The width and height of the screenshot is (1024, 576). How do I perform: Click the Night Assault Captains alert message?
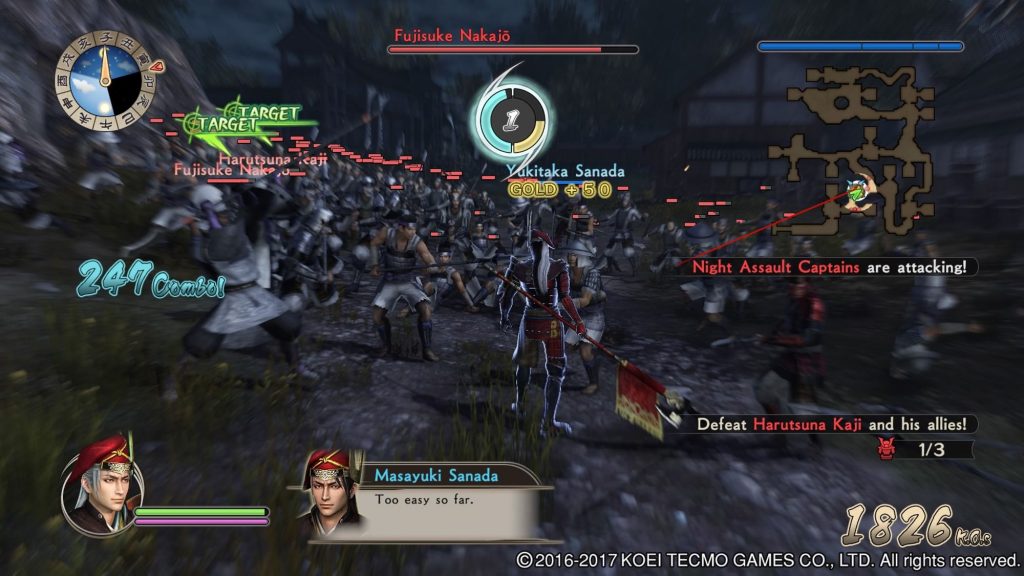point(833,267)
